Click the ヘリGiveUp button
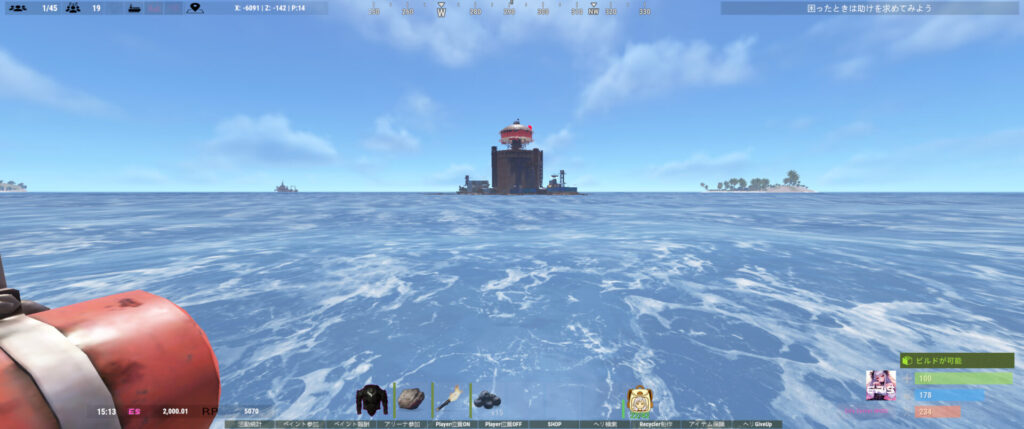 (759, 424)
